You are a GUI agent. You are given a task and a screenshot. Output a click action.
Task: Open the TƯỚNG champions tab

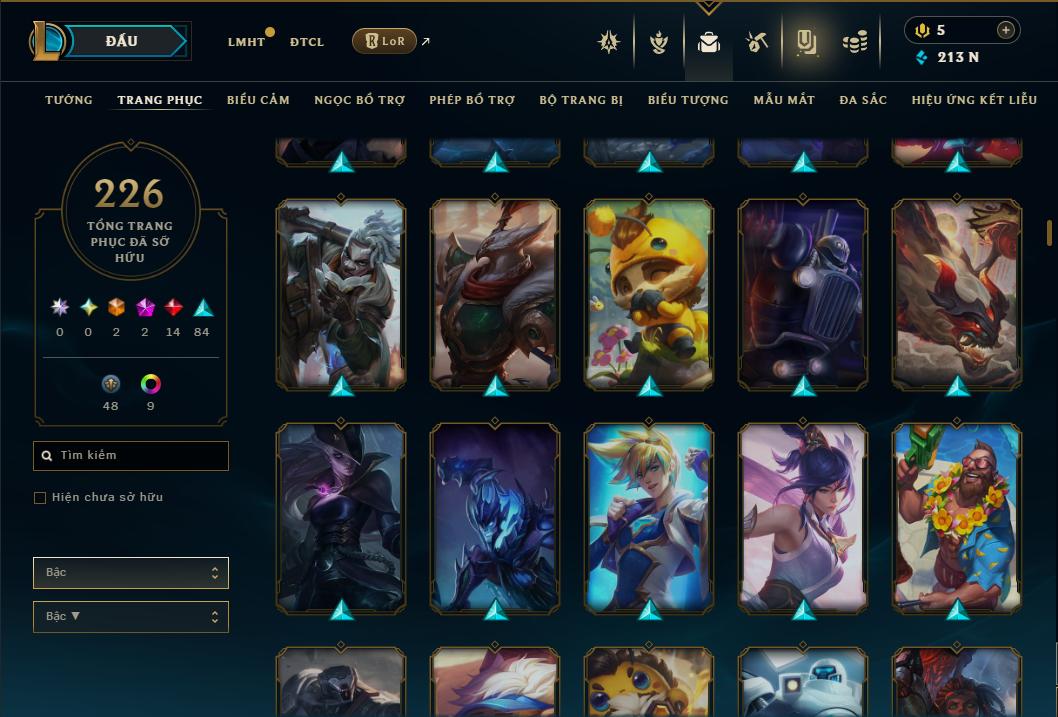(x=69, y=100)
